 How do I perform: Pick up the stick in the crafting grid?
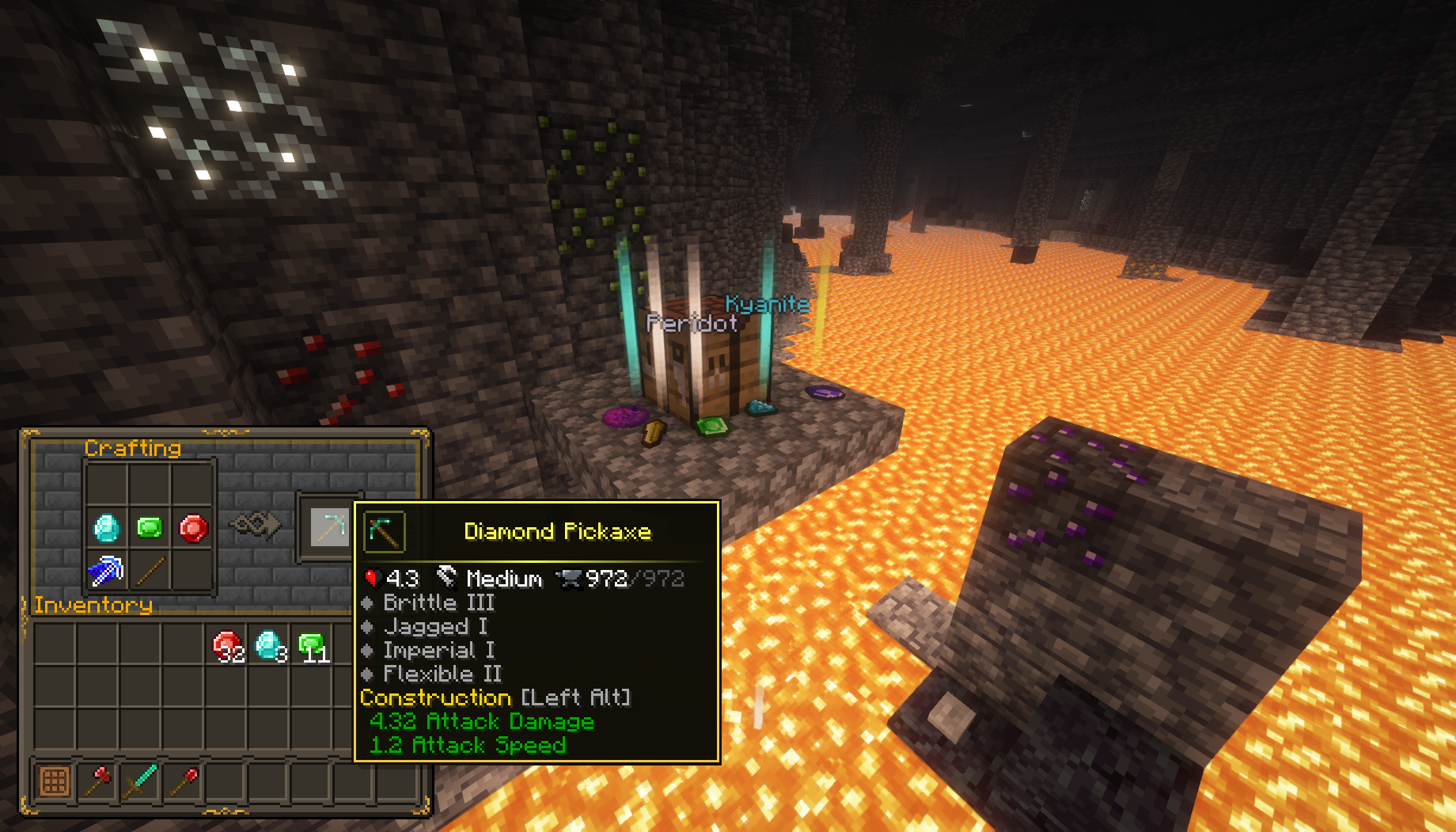(150, 571)
